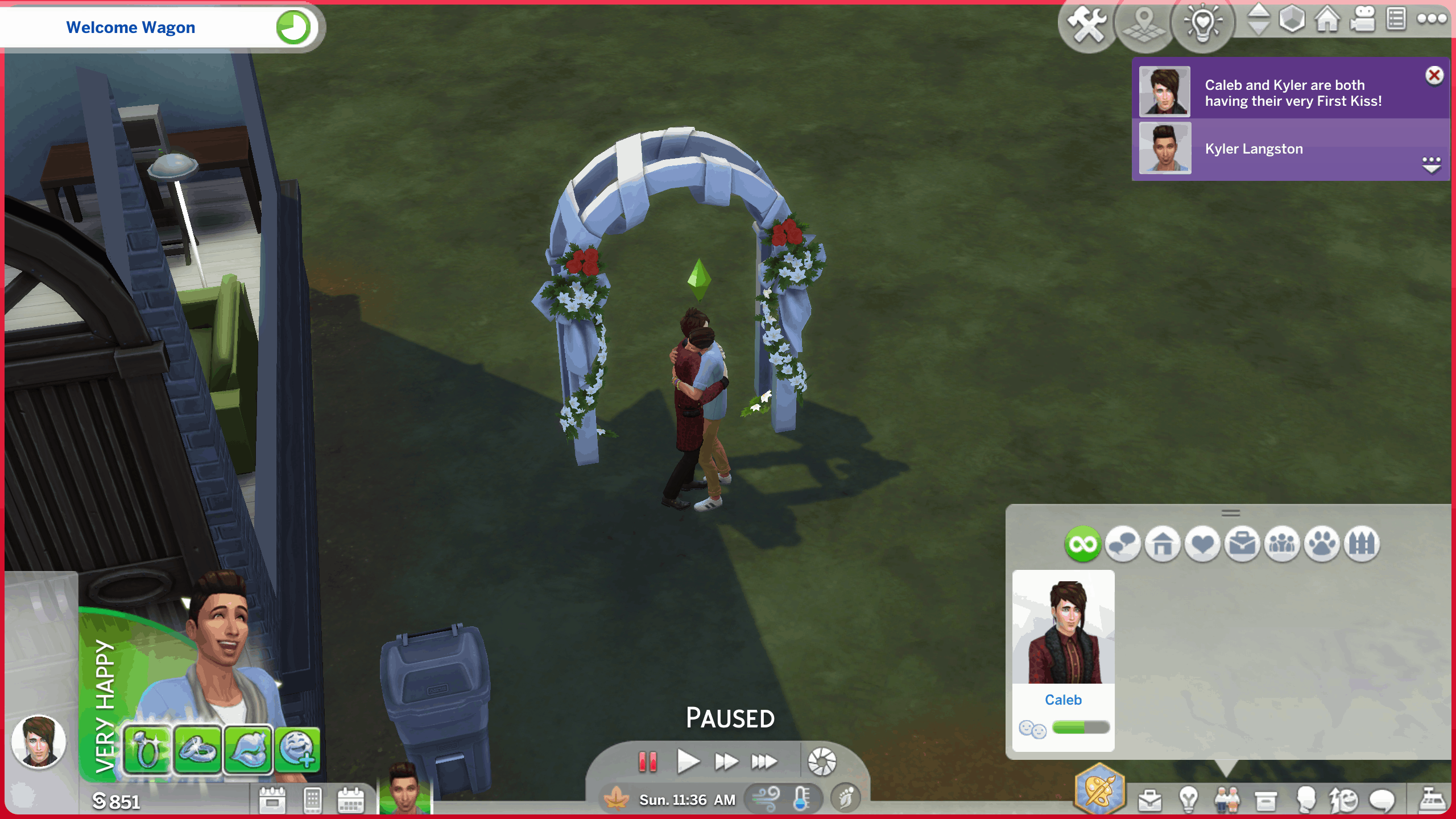Filter relationships by romance heart icon
The height and width of the screenshot is (819, 1456).
1202,544
